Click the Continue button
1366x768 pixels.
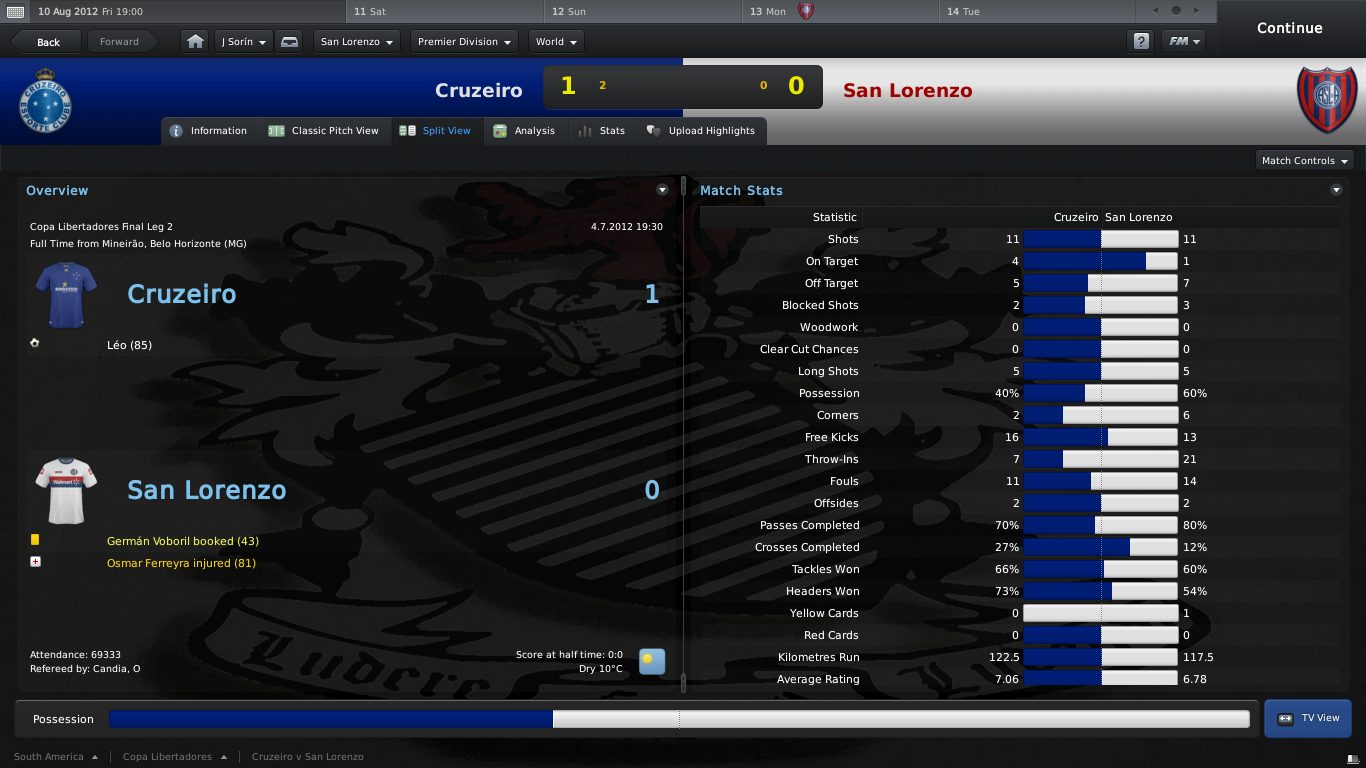point(1289,28)
